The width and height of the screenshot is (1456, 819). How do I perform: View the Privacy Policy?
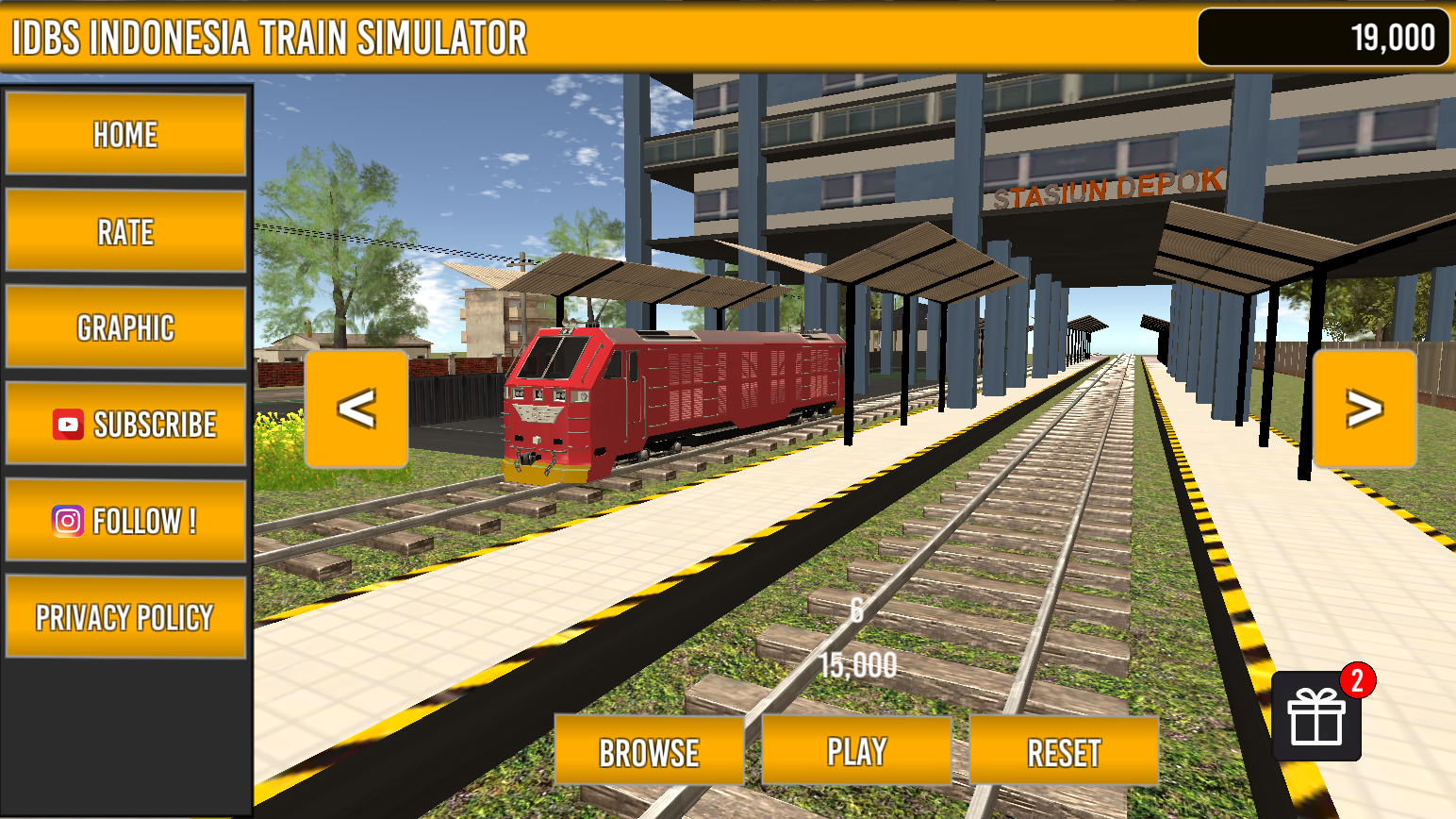125,617
